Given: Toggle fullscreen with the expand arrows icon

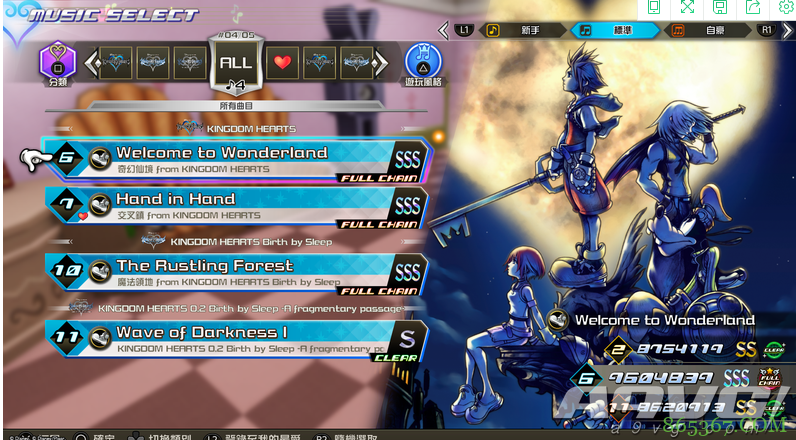Looking at the screenshot, I should [687, 8].
